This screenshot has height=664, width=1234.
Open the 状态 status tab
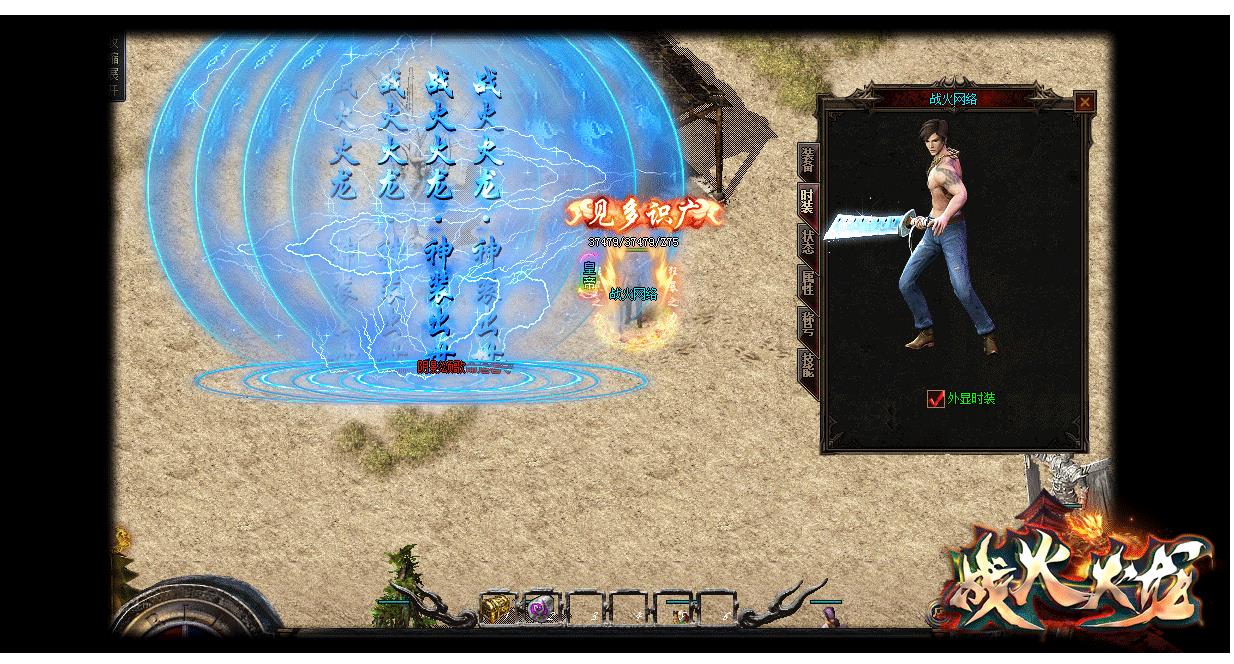[x=807, y=241]
